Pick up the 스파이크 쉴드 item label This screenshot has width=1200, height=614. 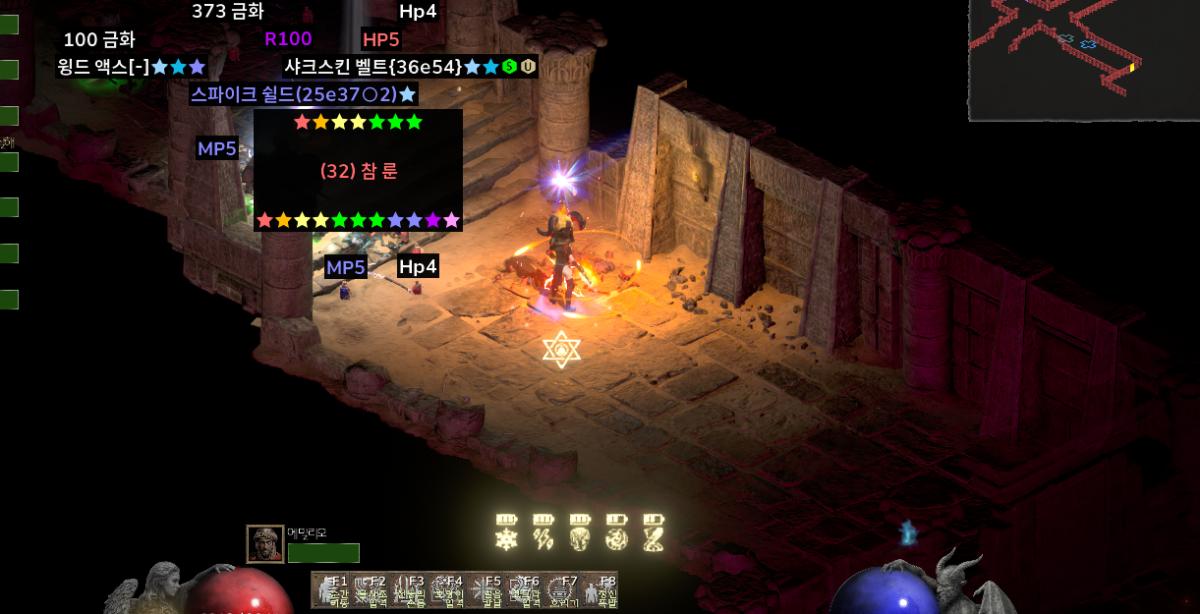pos(304,95)
